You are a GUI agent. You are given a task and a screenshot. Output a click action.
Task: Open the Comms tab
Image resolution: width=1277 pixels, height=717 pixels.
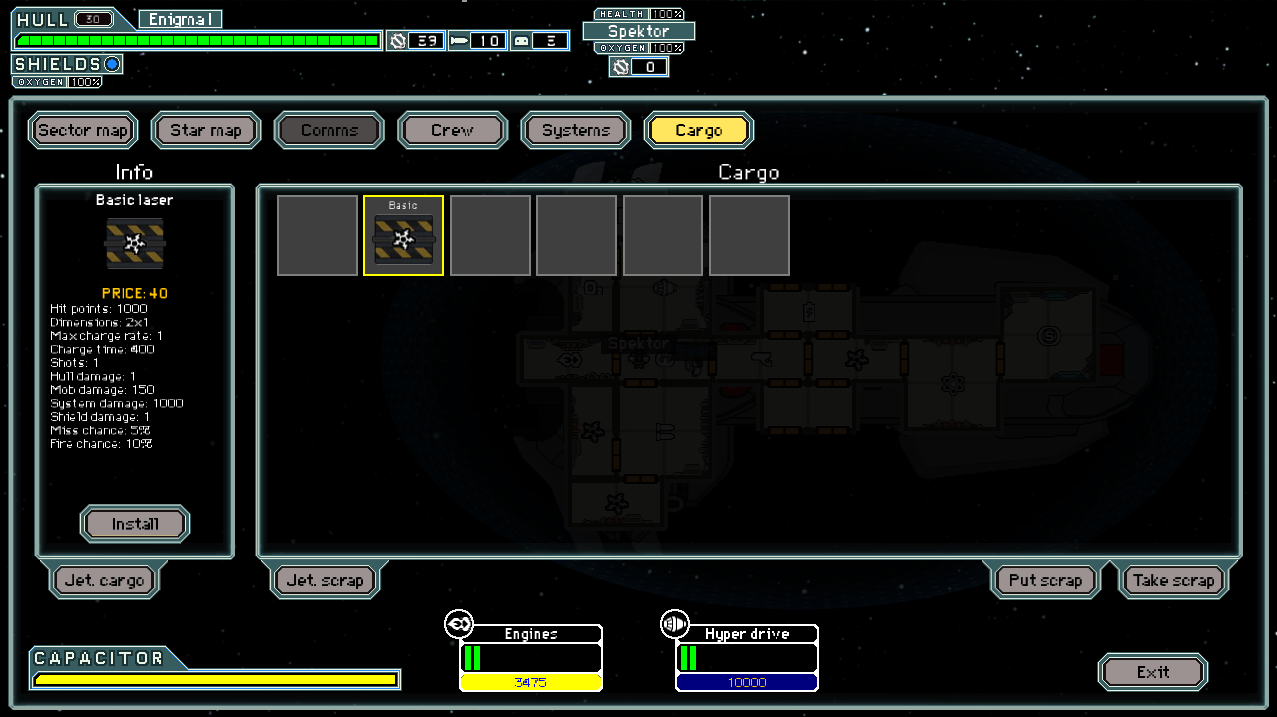point(329,130)
